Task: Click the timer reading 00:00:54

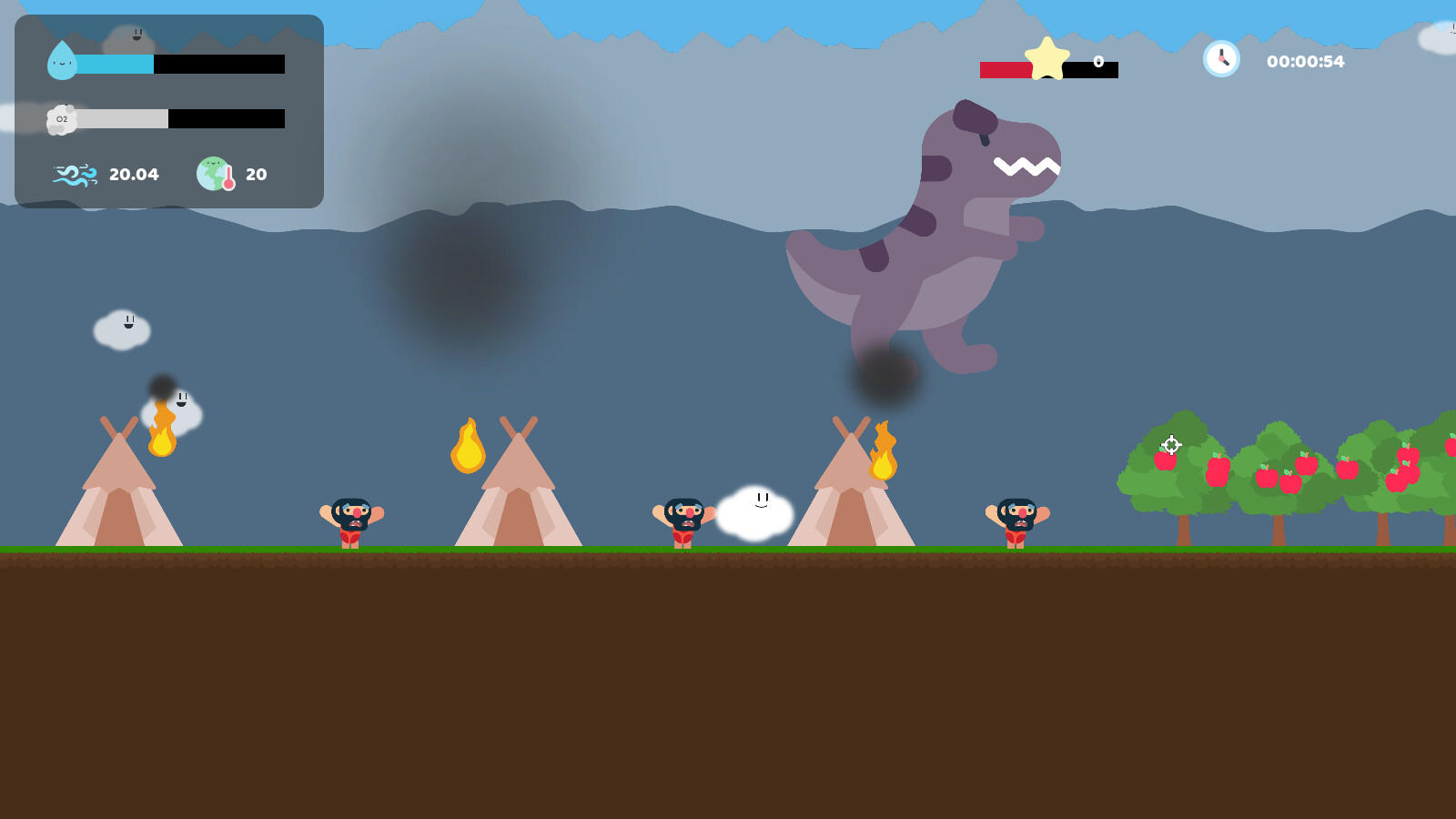Action: [x=1305, y=61]
